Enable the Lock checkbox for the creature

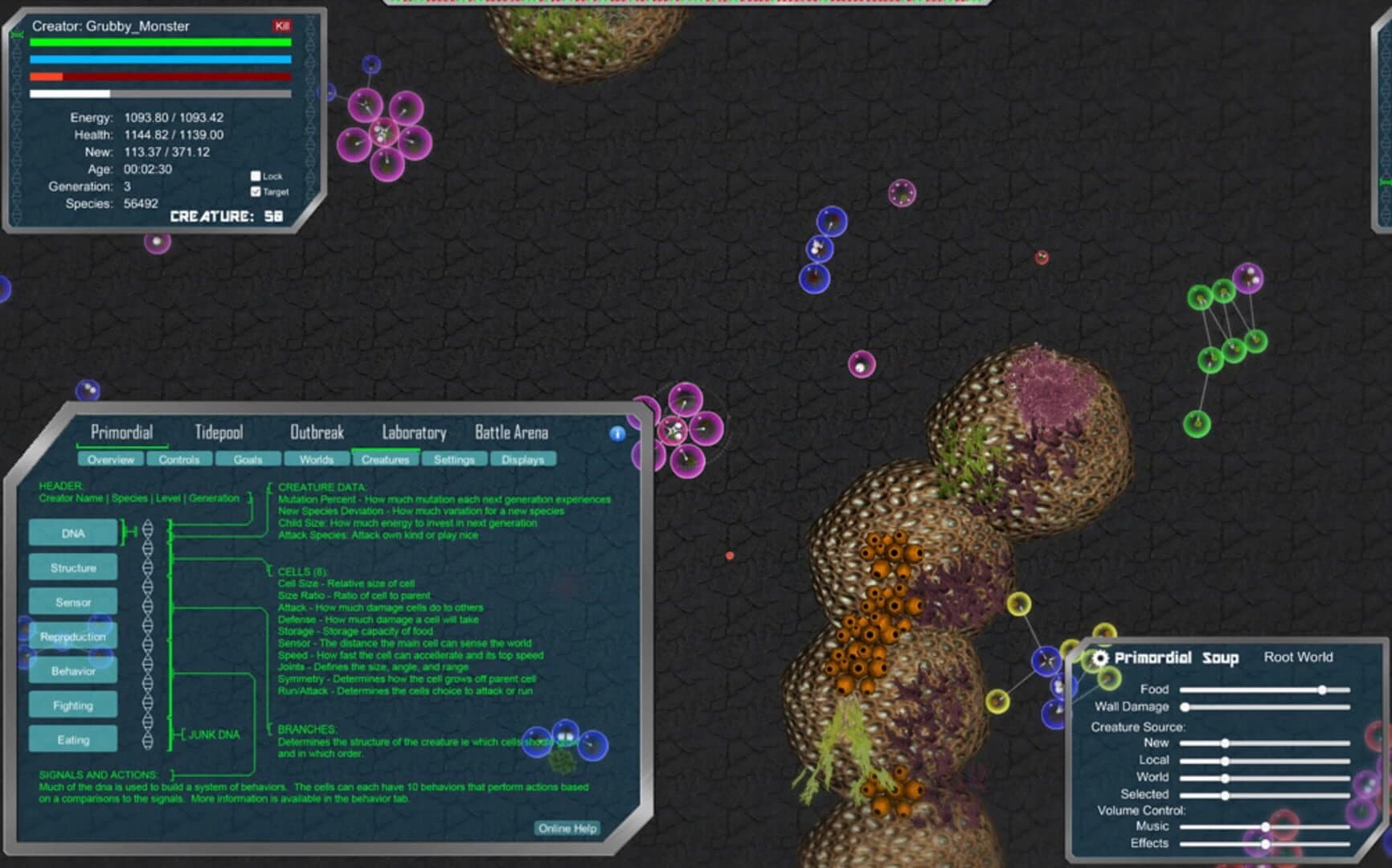[x=256, y=174]
